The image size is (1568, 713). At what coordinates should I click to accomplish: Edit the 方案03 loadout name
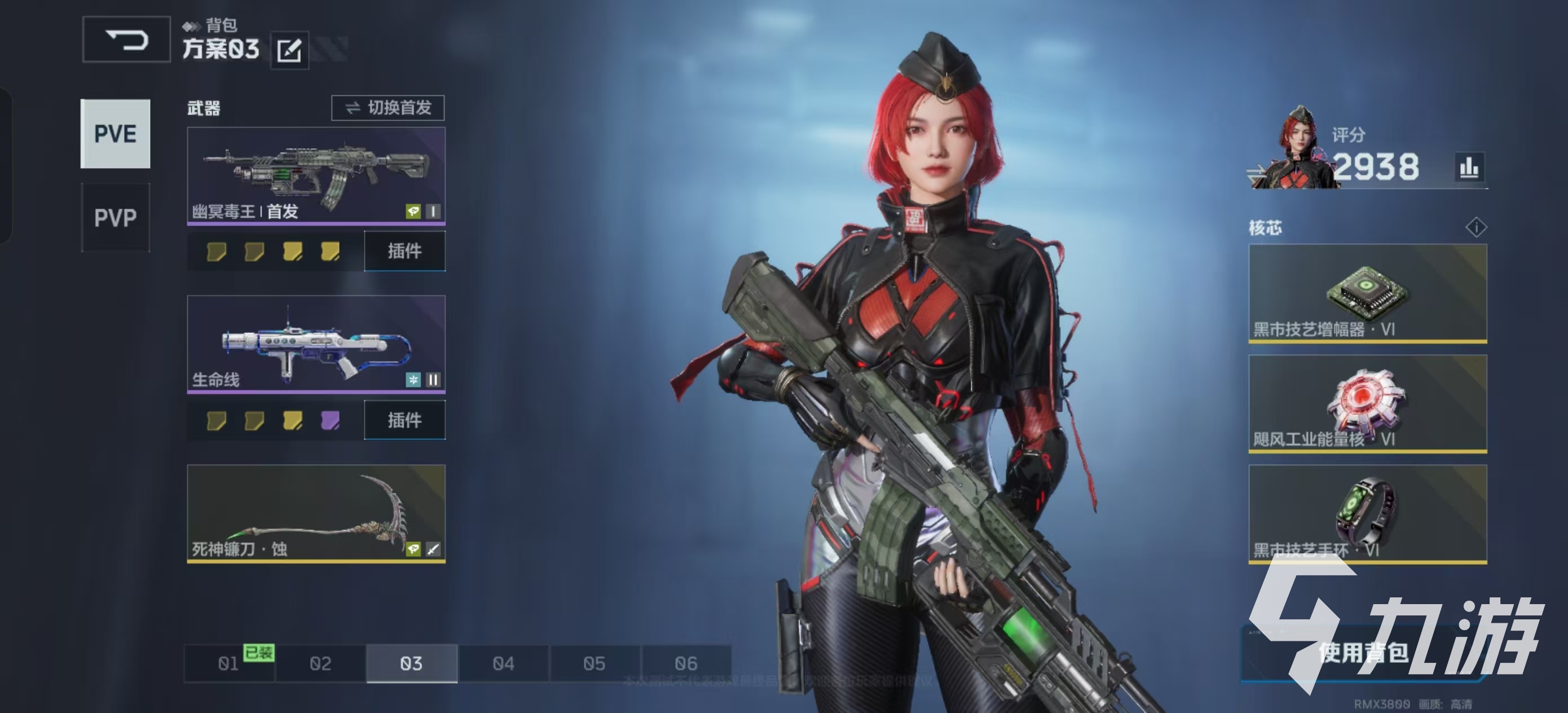coord(289,50)
